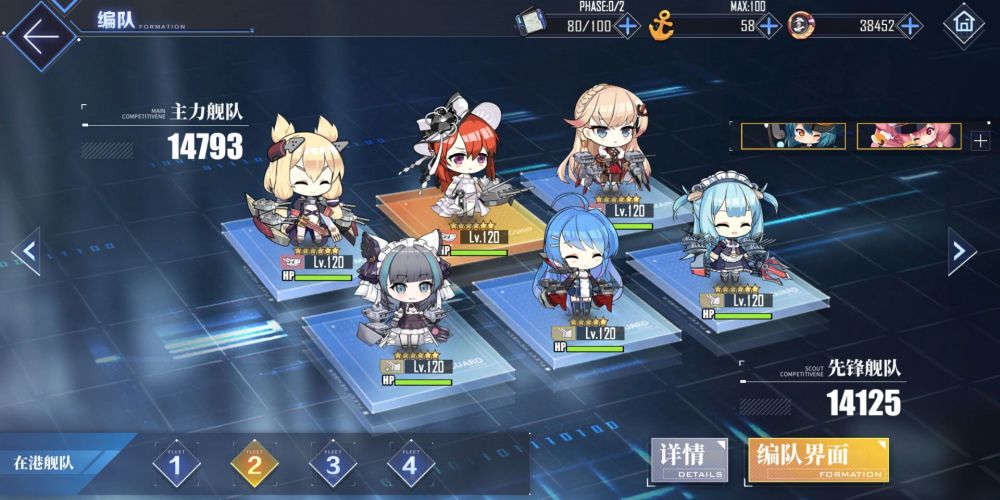The height and width of the screenshot is (500, 1000).
Task: Show the next fleet with right arrow
Action: pyautogui.click(x=961, y=251)
